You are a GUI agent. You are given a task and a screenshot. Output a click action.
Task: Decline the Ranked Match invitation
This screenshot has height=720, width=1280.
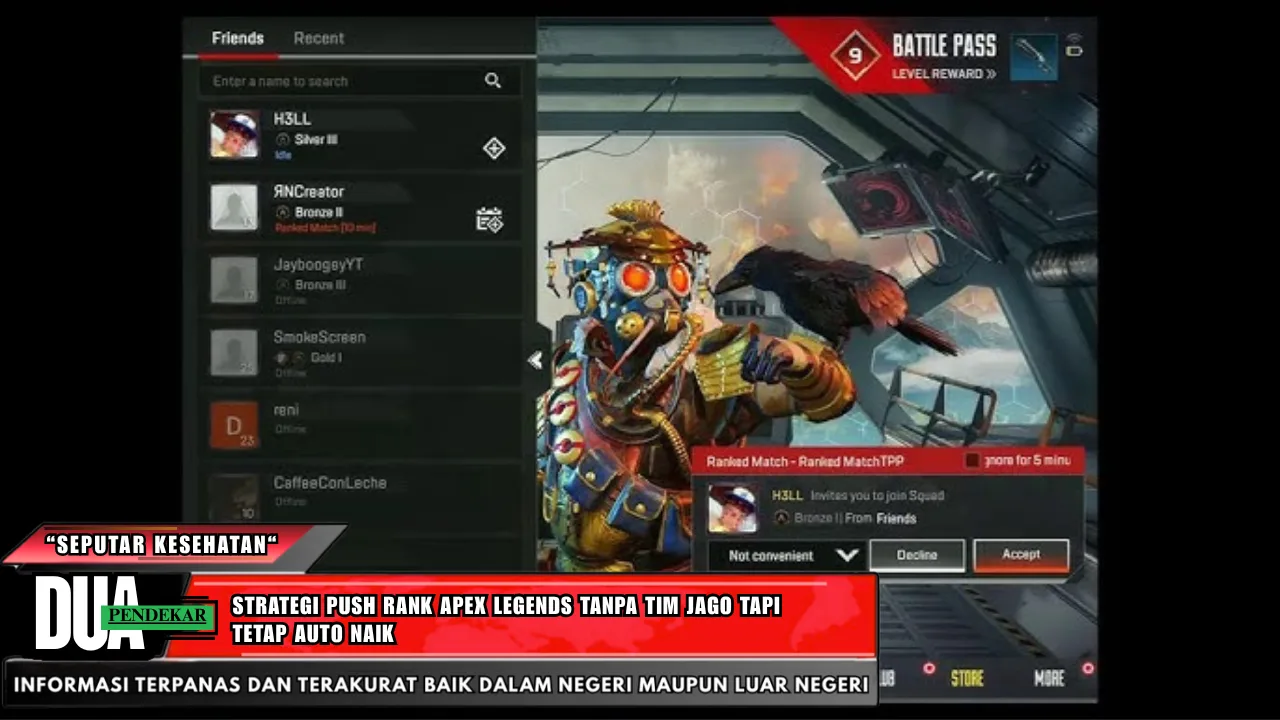point(916,554)
